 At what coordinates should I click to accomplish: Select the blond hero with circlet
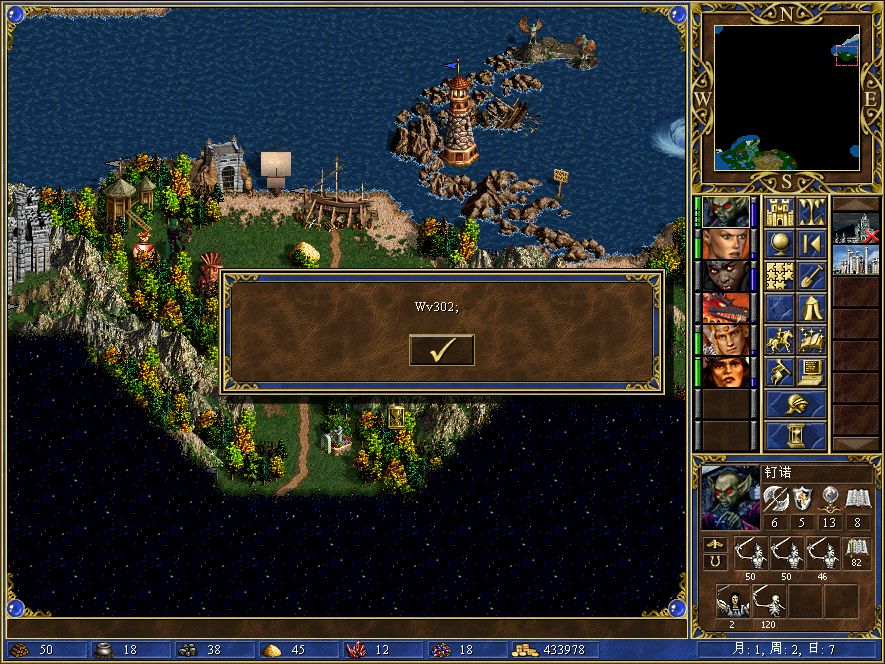pyautogui.click(x=727, y=340)
